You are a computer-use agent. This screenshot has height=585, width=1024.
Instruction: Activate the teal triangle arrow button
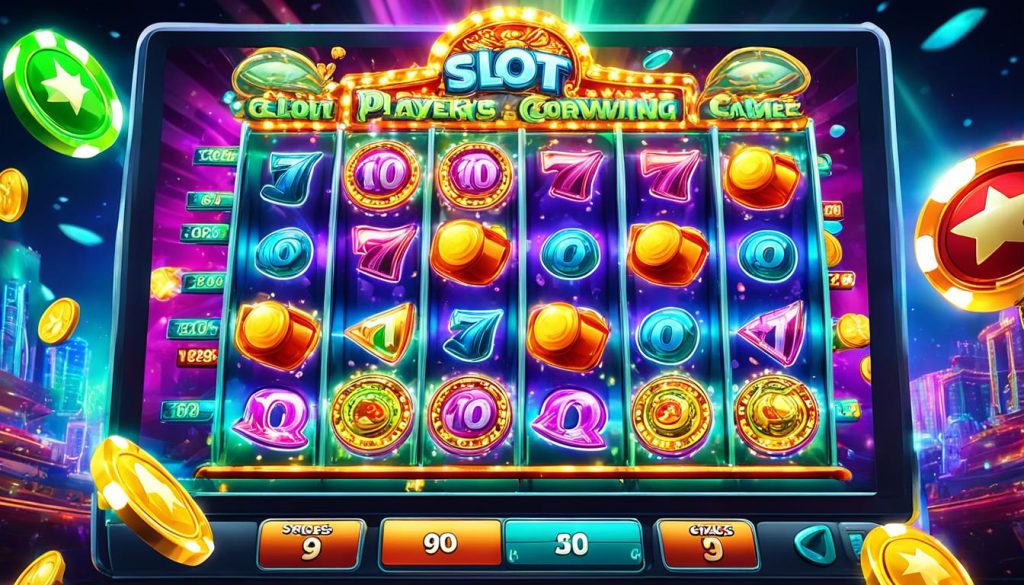pyautogui.click(x=814, y=545)
